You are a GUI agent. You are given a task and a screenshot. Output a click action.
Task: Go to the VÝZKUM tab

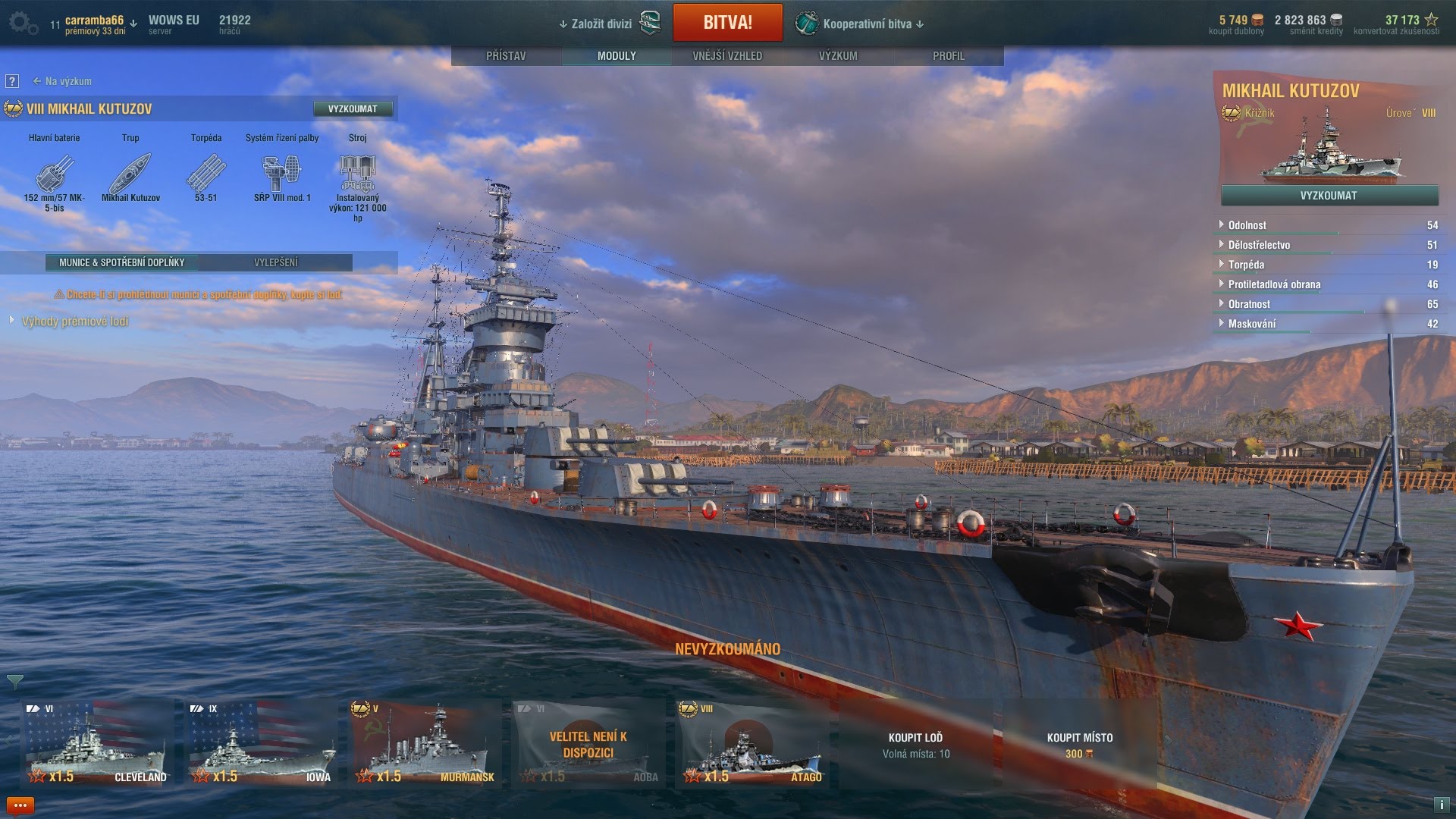838,56
